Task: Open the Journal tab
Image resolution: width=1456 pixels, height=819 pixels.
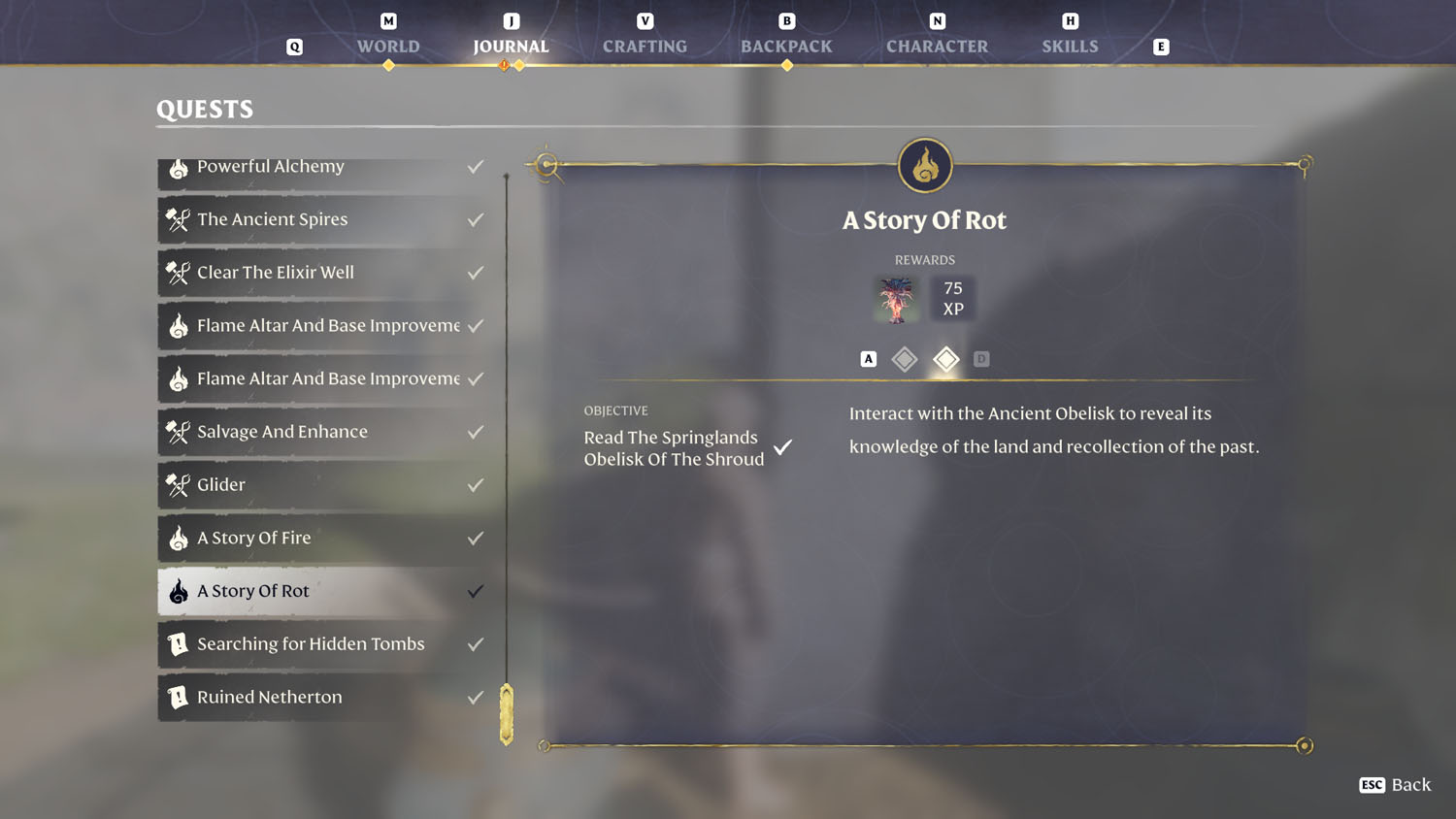Action: (511, 46)
